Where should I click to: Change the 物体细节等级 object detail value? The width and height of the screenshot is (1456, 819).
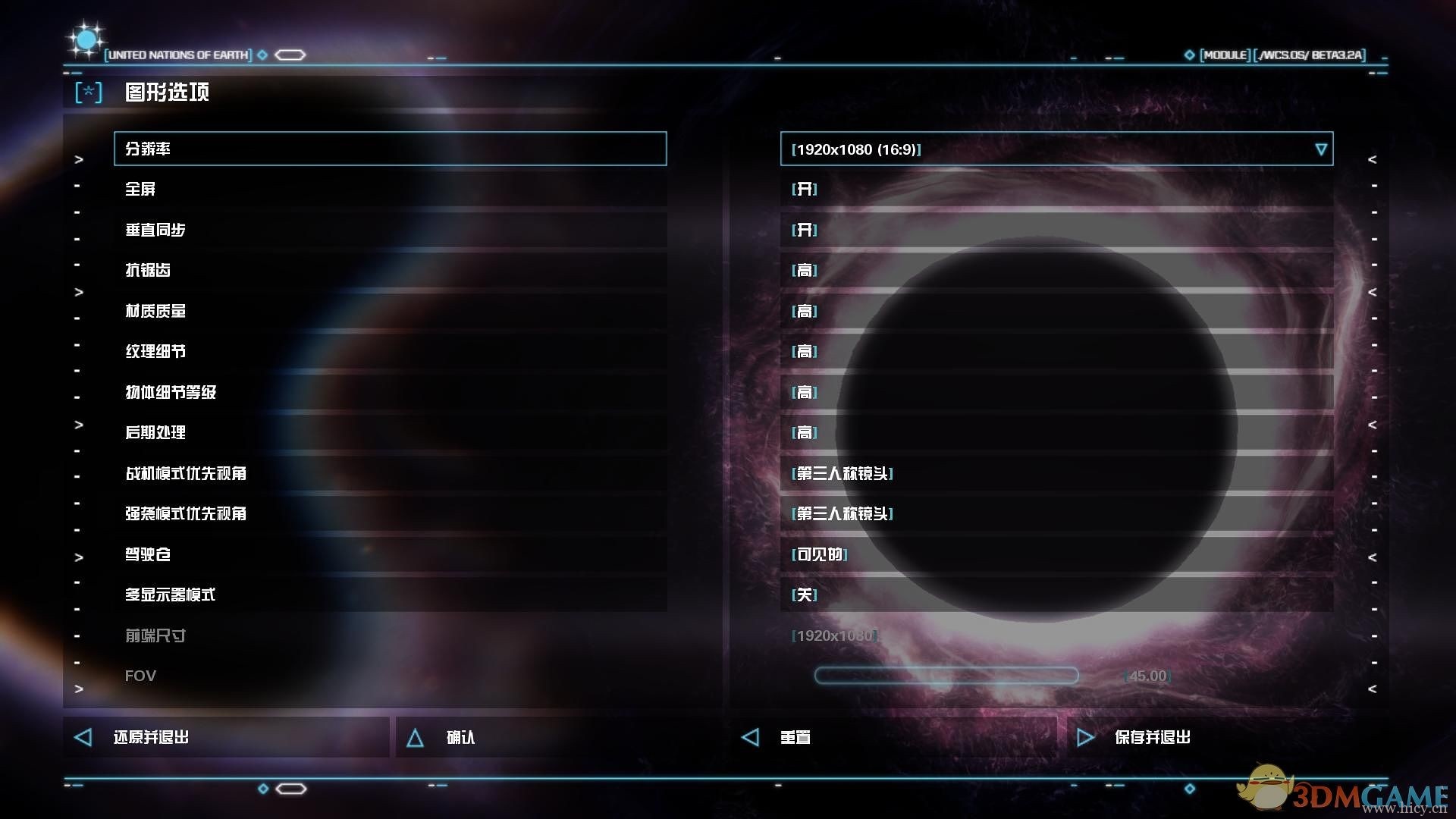pyautogui.click(x=1056, y=392)
